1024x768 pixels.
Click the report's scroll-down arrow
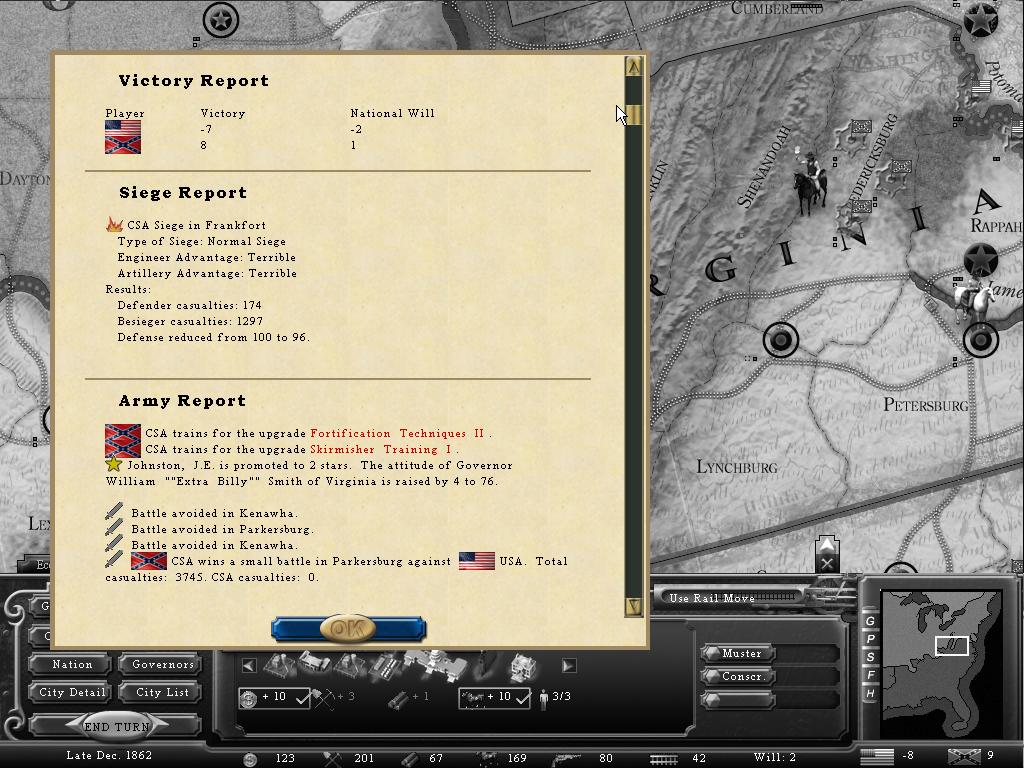(x=633, y=605)
